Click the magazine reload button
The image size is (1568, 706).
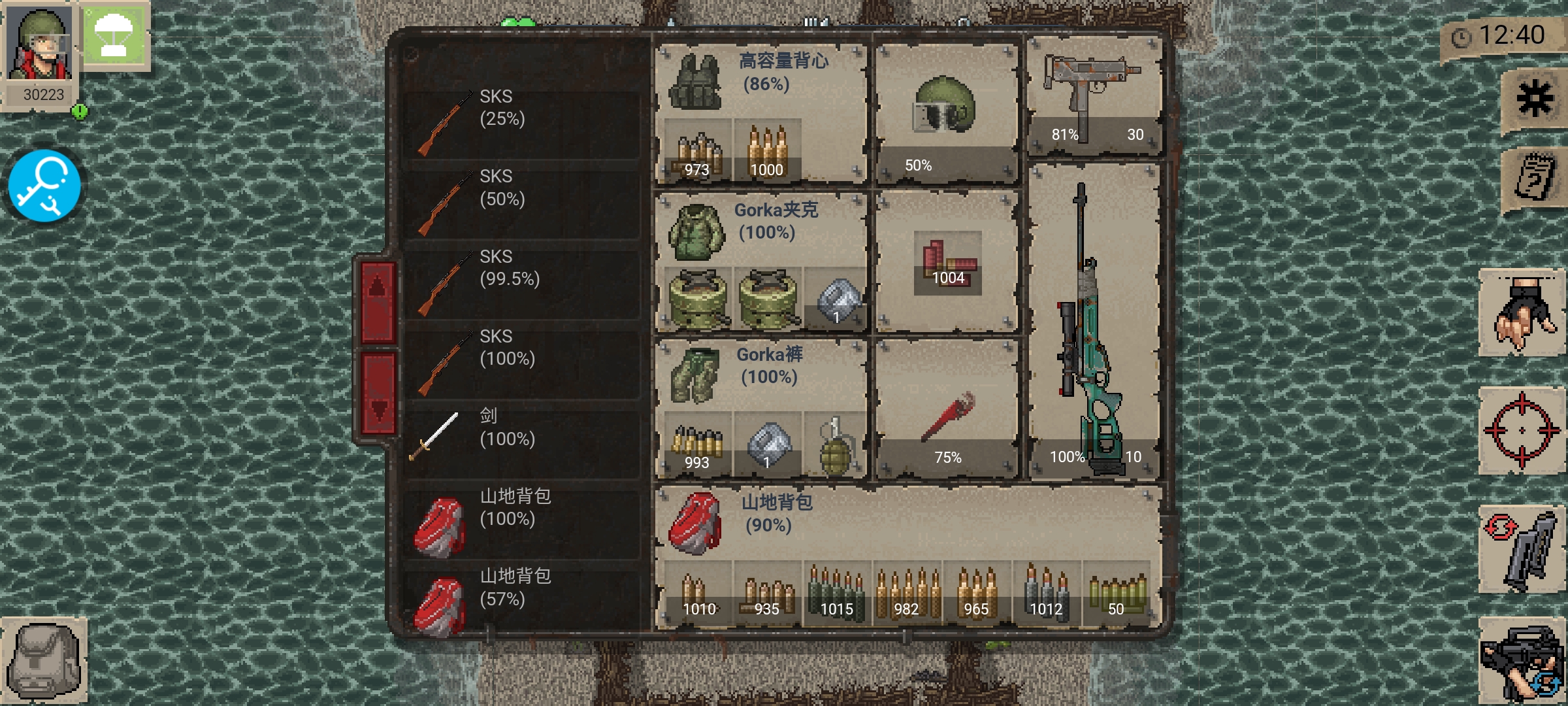1521,550
